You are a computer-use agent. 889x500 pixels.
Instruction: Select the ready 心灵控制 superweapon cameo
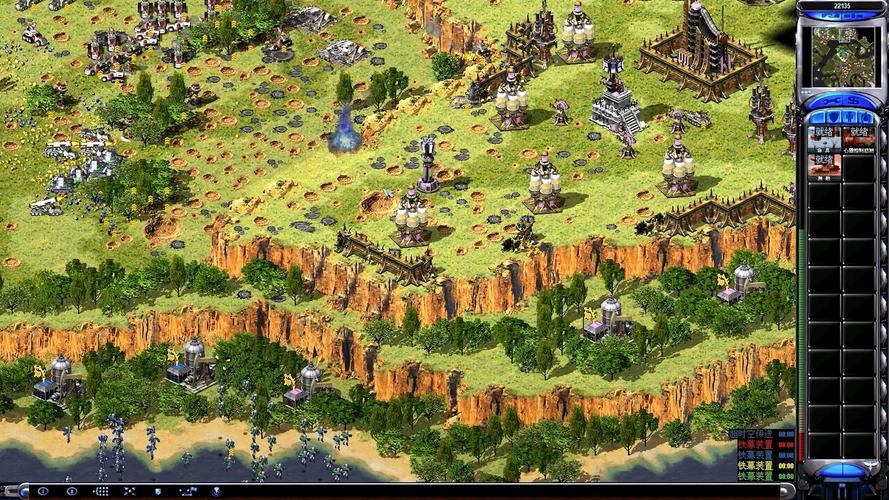coord(858,138)
